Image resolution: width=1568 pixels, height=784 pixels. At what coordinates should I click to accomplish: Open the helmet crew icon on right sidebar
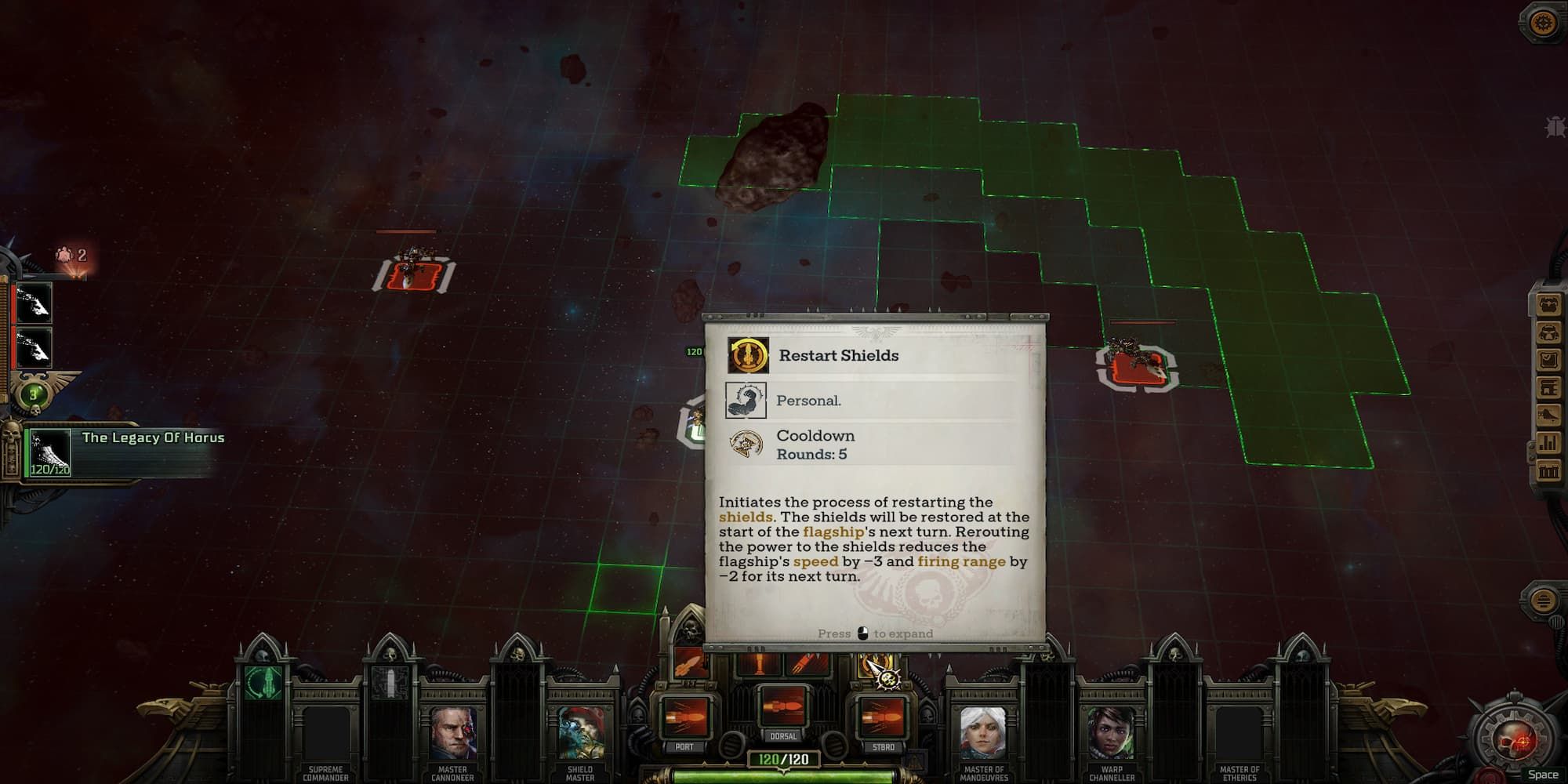(1550, 333)
